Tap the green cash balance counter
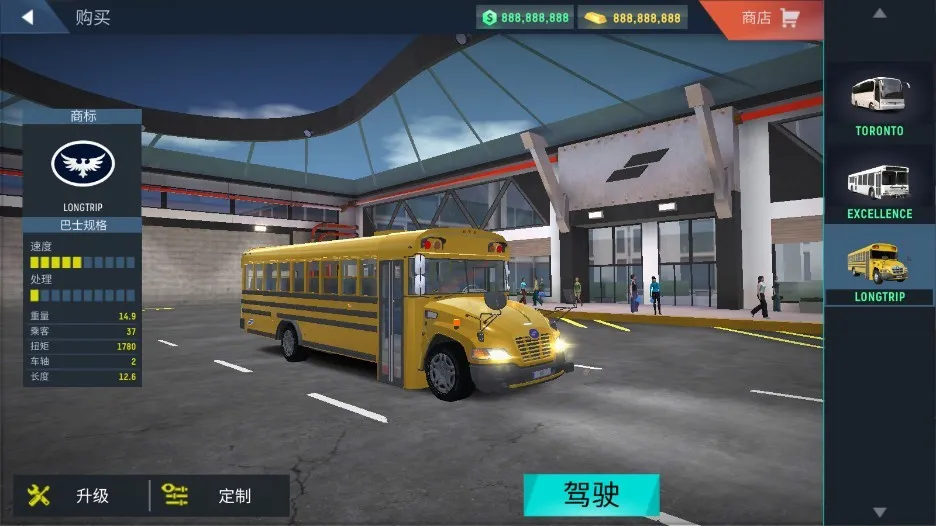 point(525,18)
